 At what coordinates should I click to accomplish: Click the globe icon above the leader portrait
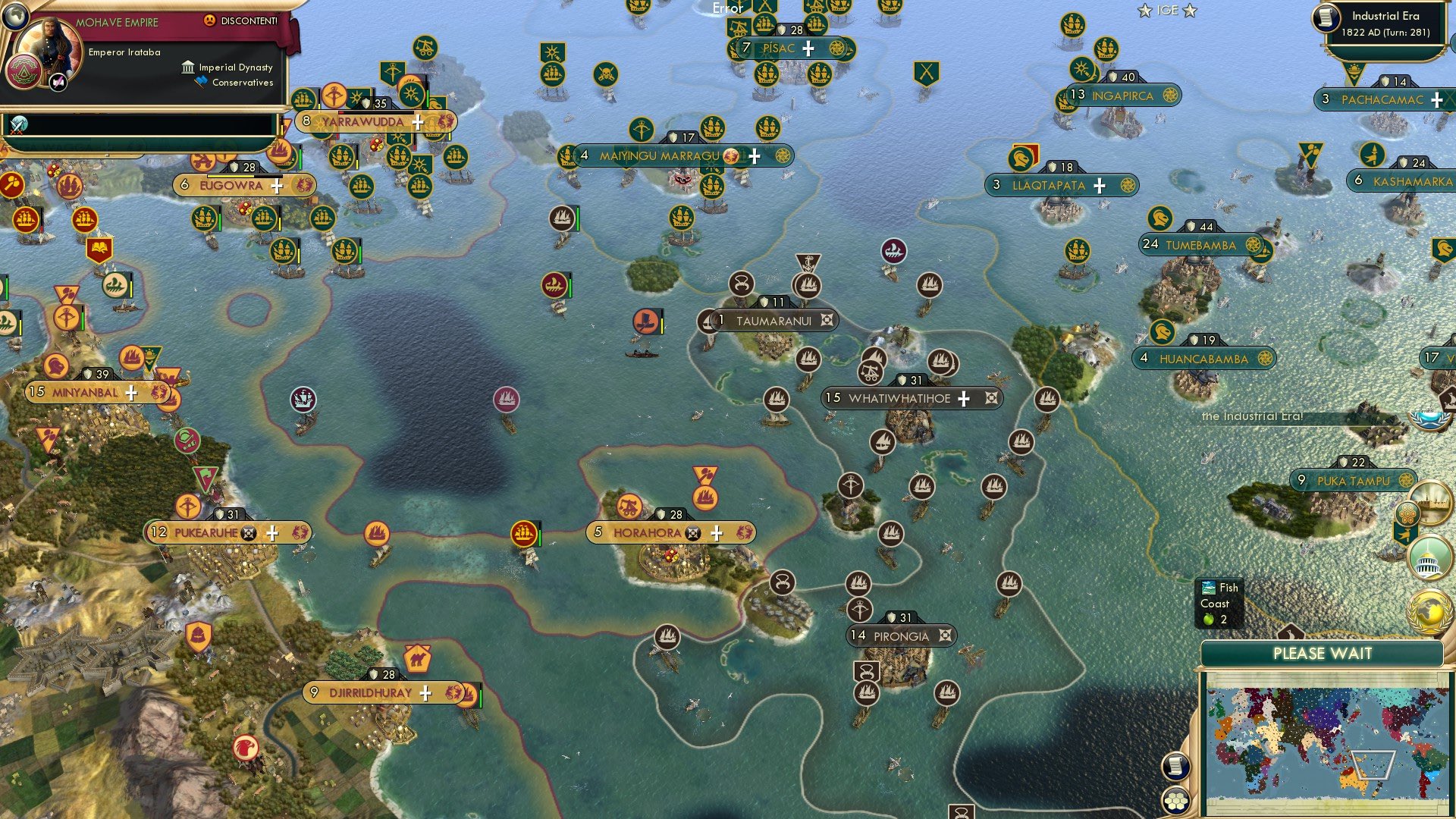[x=15, y=15]
